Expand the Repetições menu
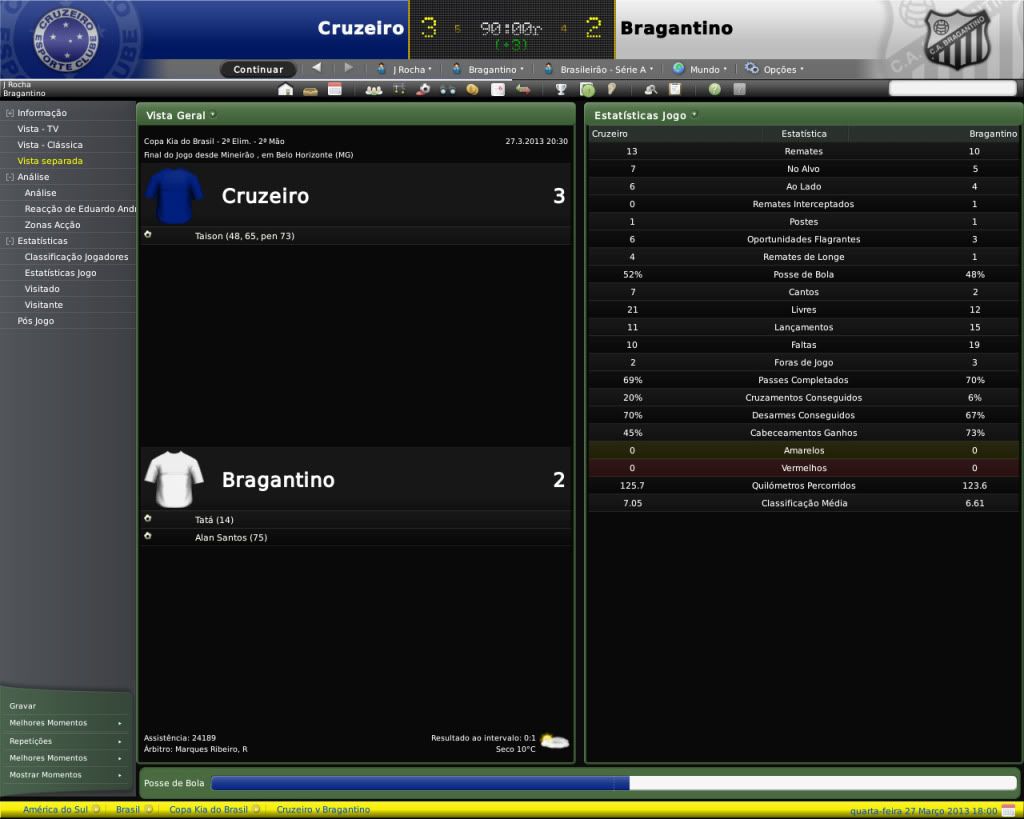The height and width of the screenshot is (819, 1024). [66, 741]
